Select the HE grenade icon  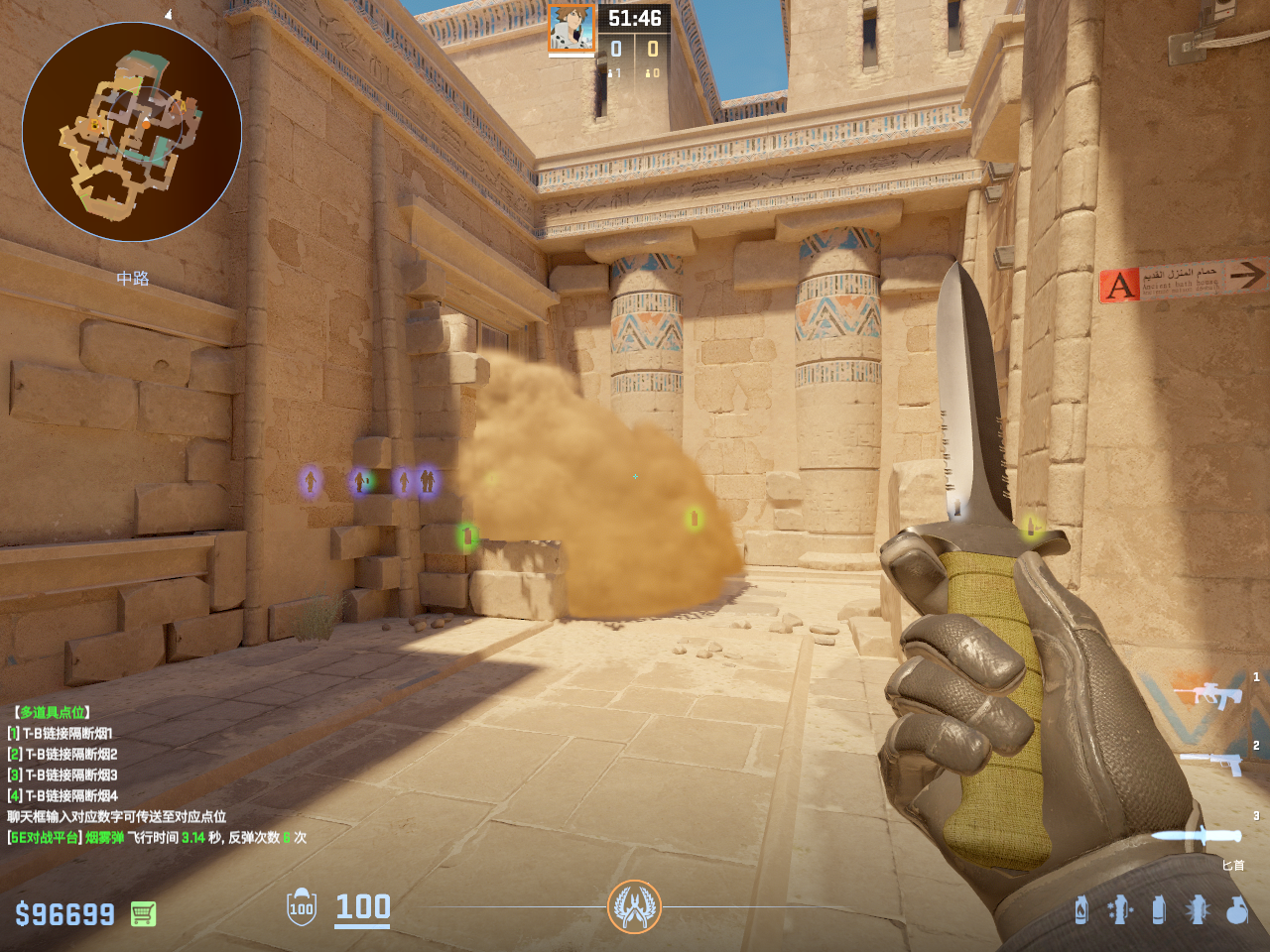tap(1236, 909)
